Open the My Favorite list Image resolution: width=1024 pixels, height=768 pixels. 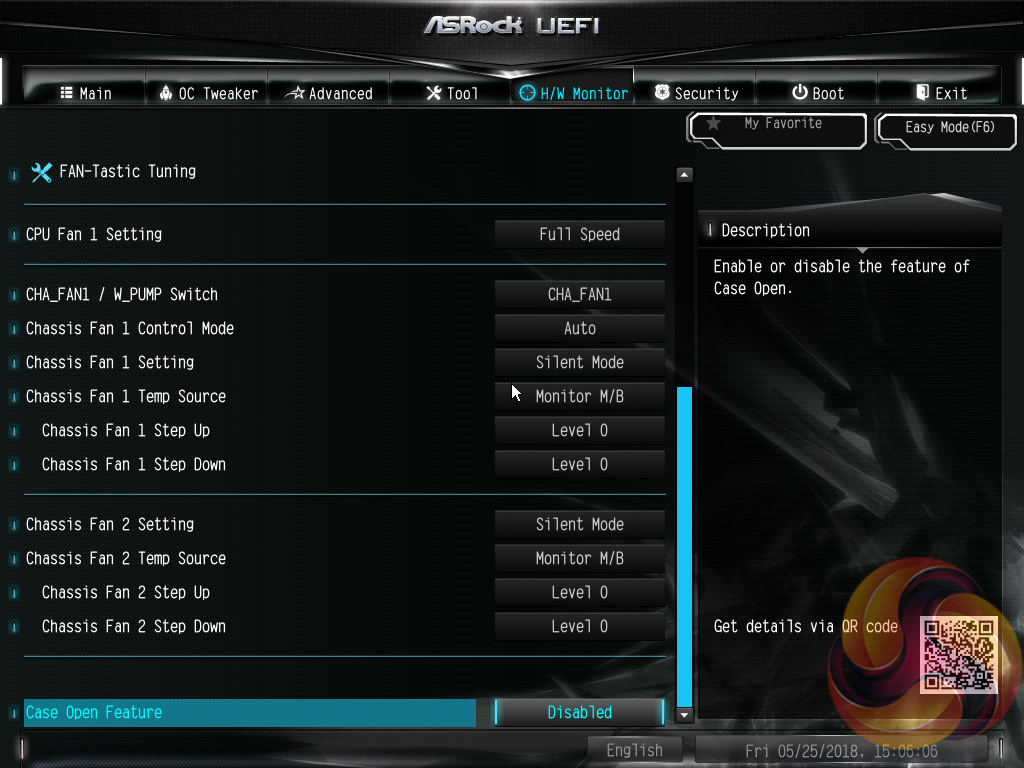click(777, 128)
